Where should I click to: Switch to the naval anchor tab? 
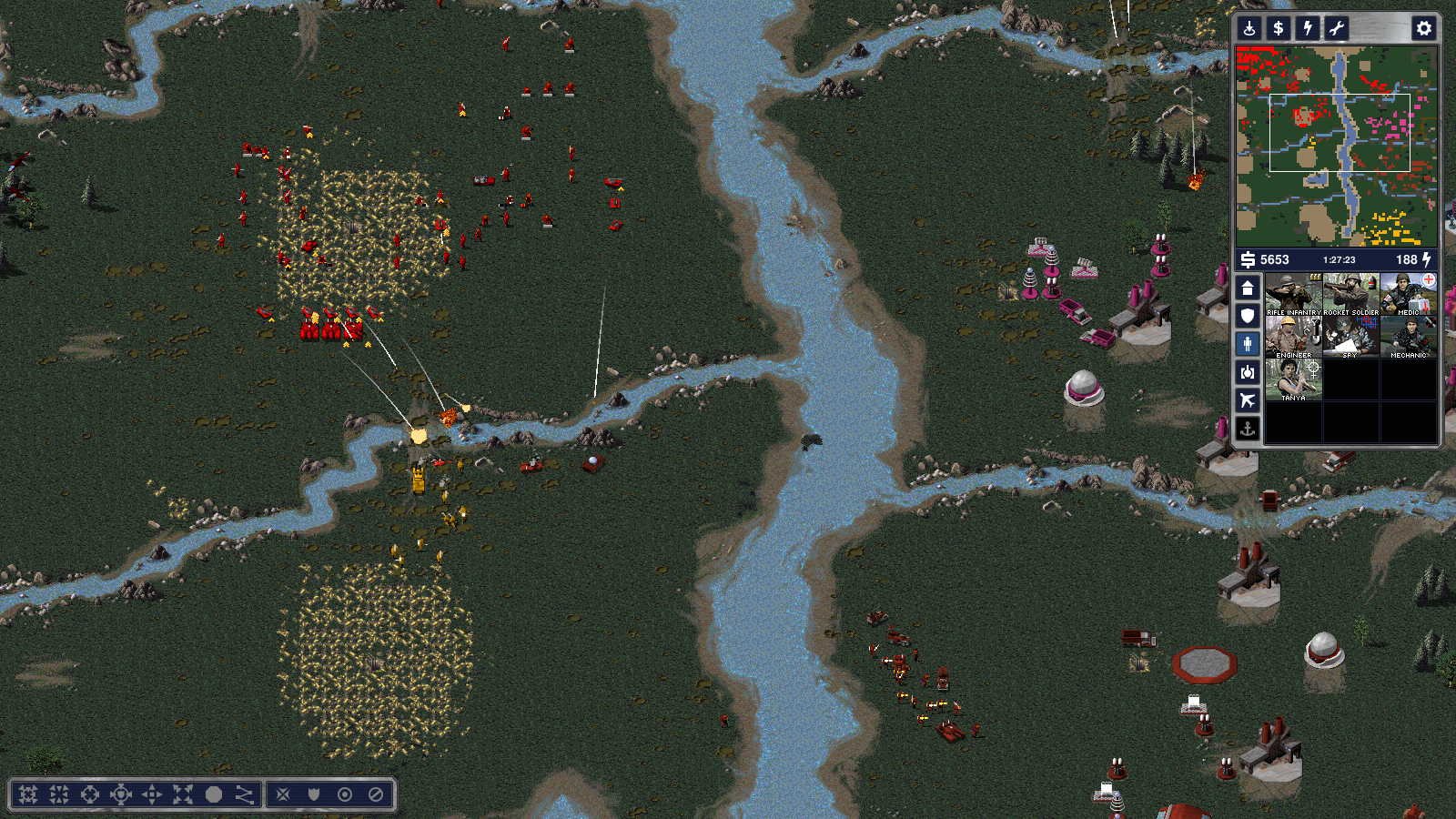(1248, 429)
